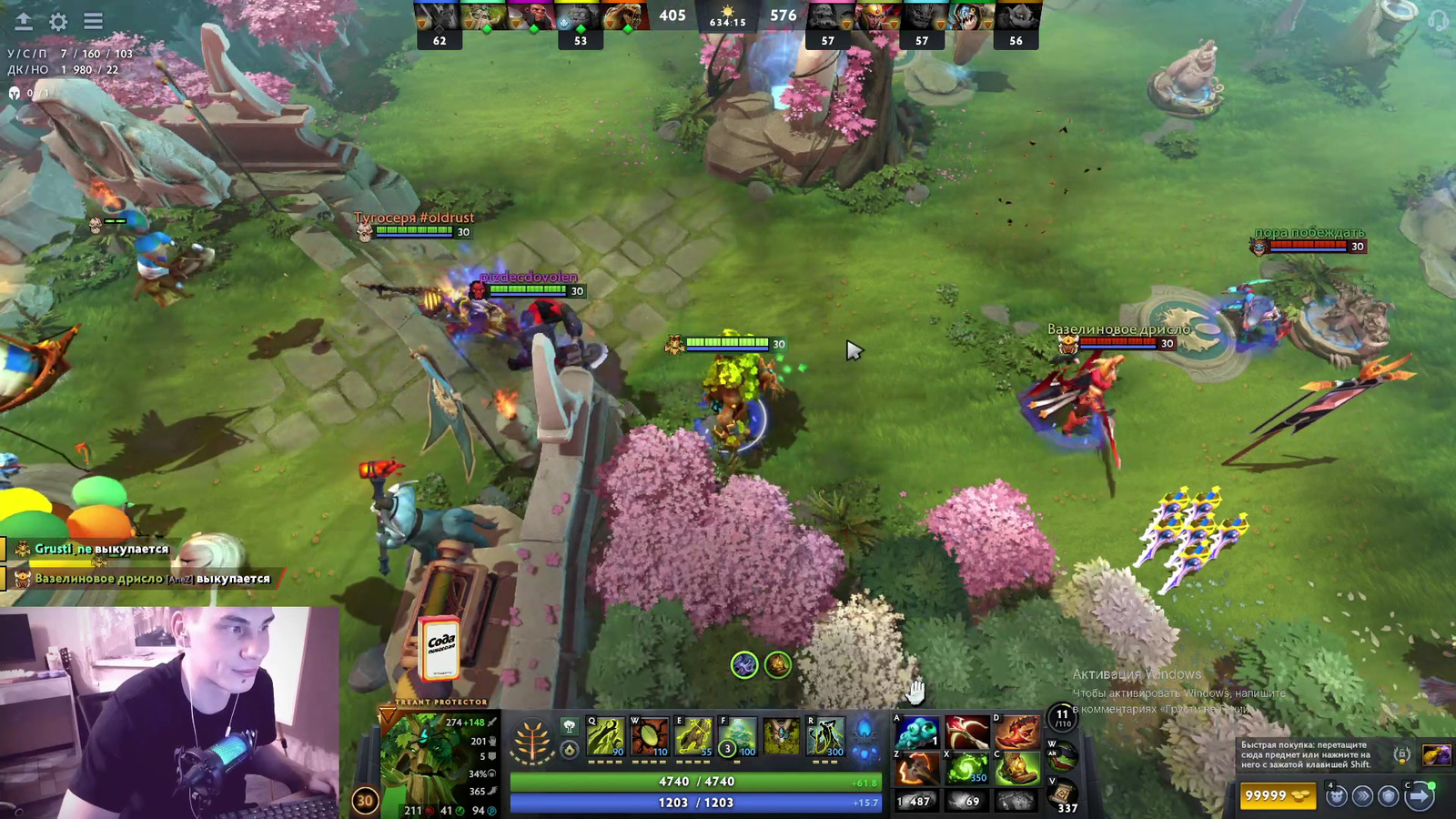Select the blue cloud item in slot A

pos(915,733)
